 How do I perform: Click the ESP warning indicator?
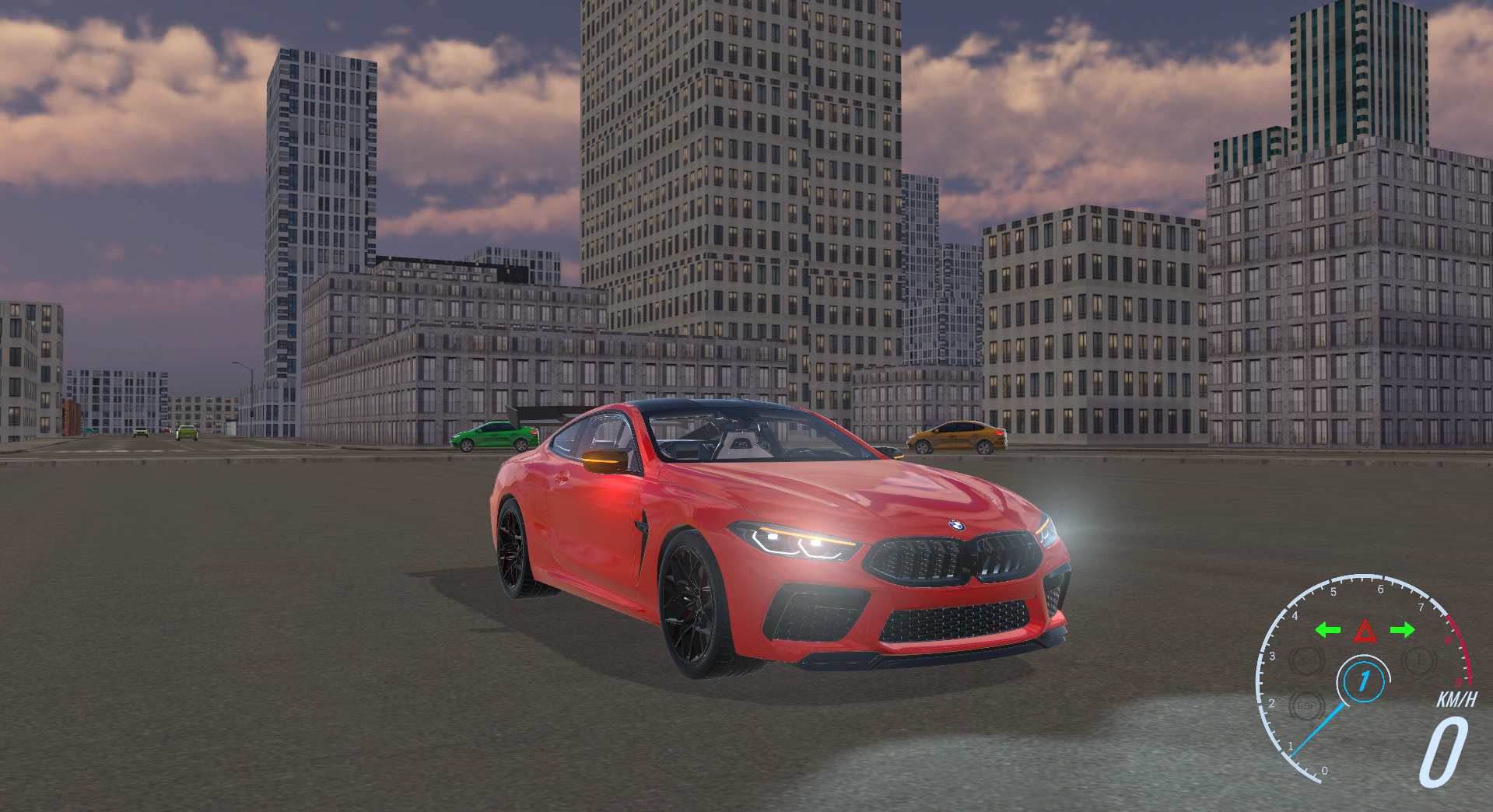point(1307,705)
